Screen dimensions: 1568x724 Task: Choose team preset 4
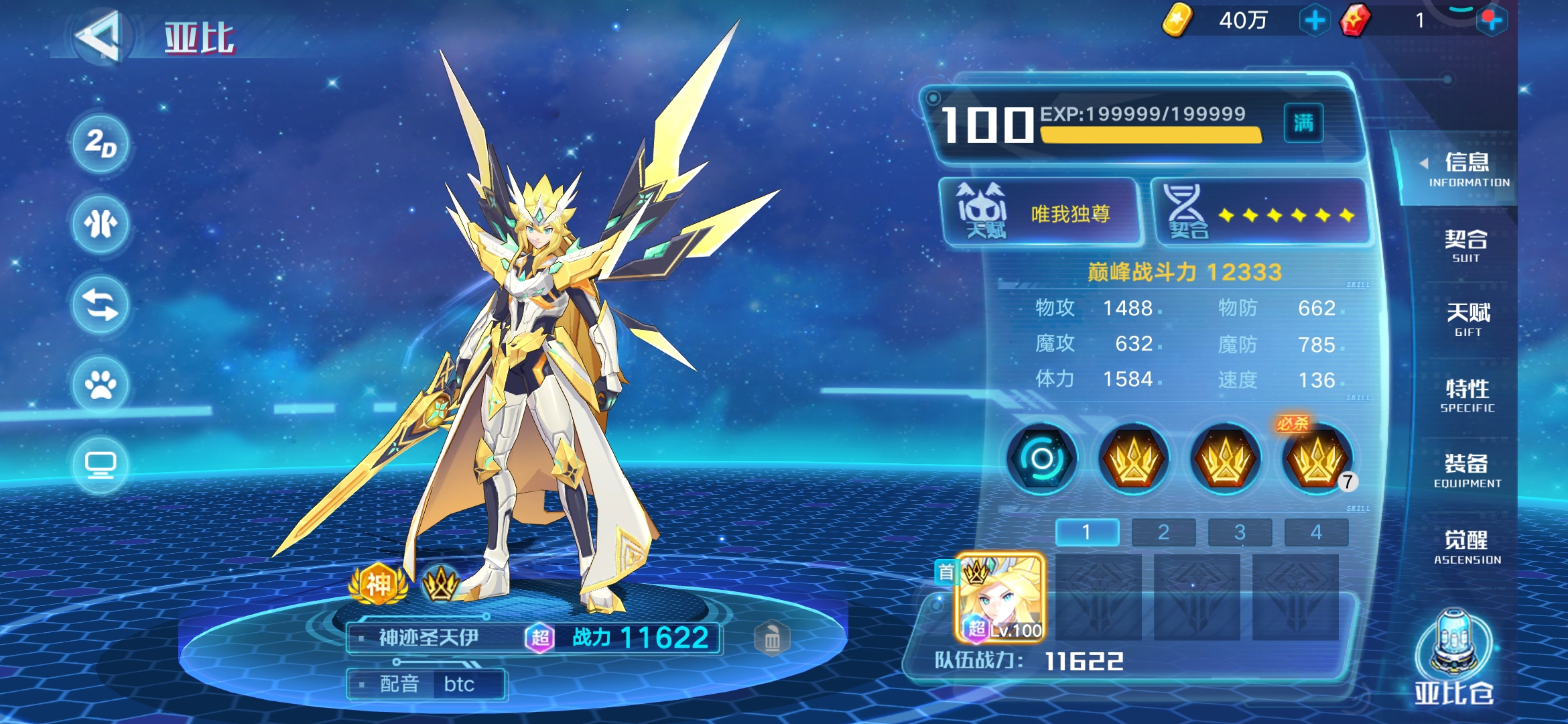coord(1316,532)
